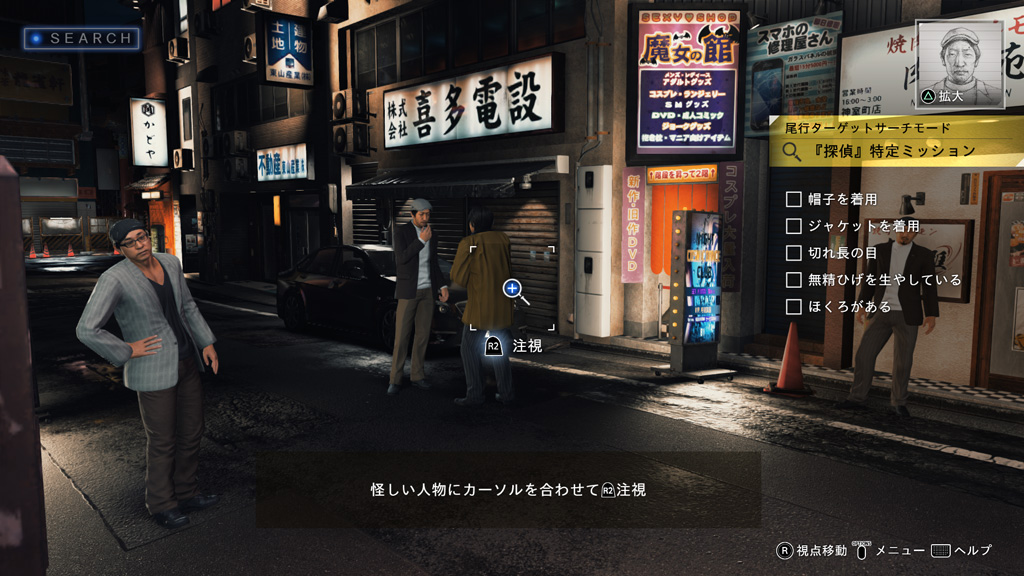Tick the 無精ひげを生やしている checkbox

794,280
